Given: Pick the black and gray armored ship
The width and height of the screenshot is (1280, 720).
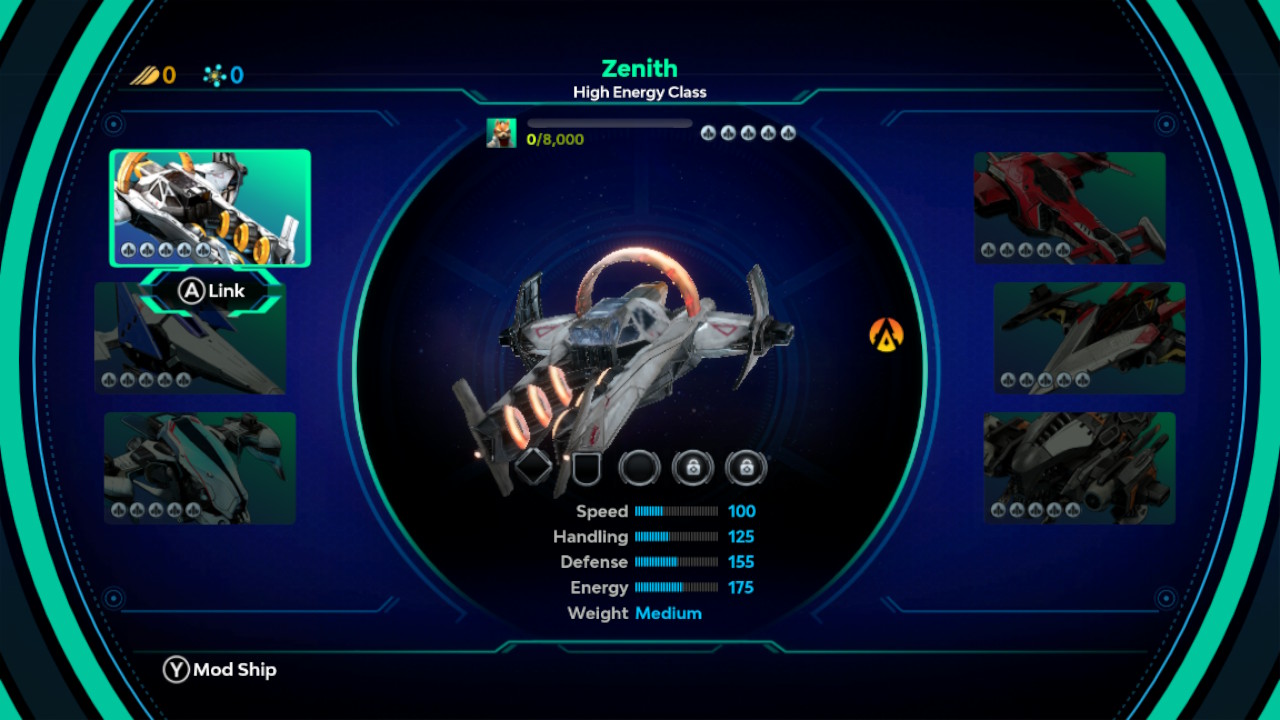Looking at the screenshot, I should pyautogui.click(x=1079, y=467).
